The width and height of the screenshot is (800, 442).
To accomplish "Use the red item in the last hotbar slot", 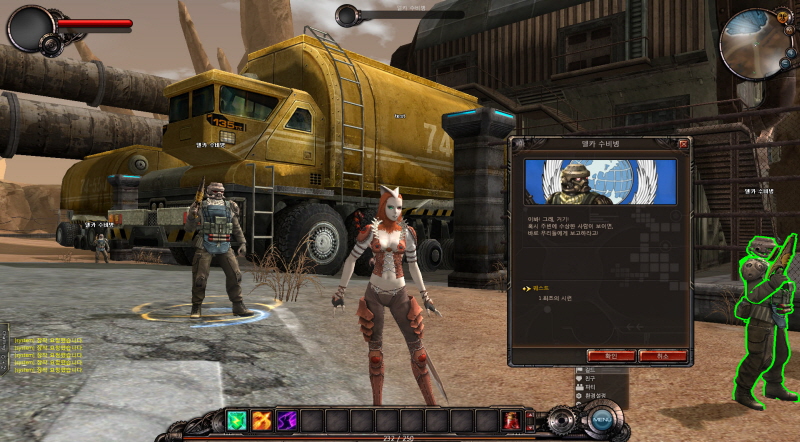I will point(511,420).
